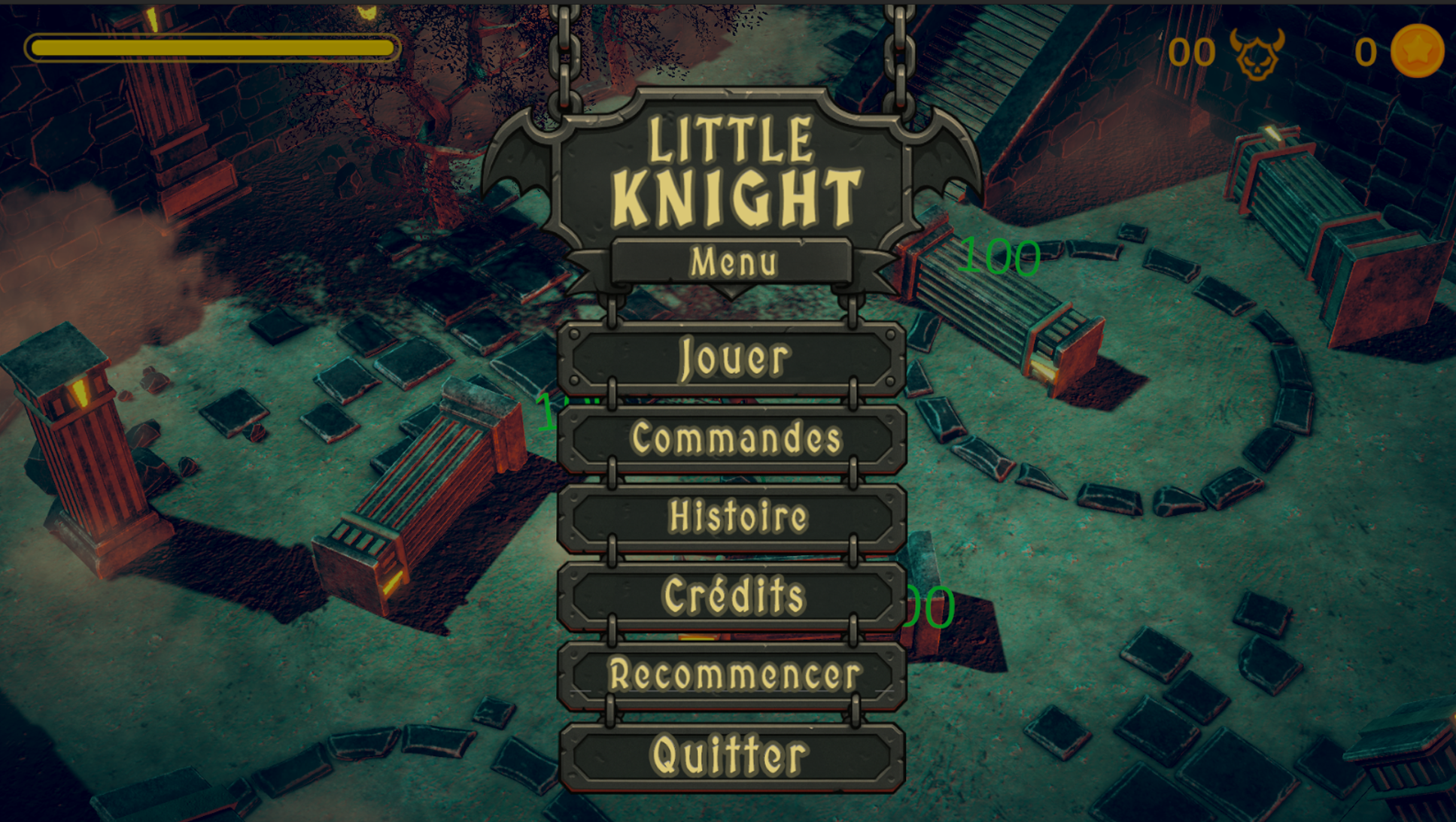
Task: Click the hanging chain above the title sign
Action: [x=564, y=45]
